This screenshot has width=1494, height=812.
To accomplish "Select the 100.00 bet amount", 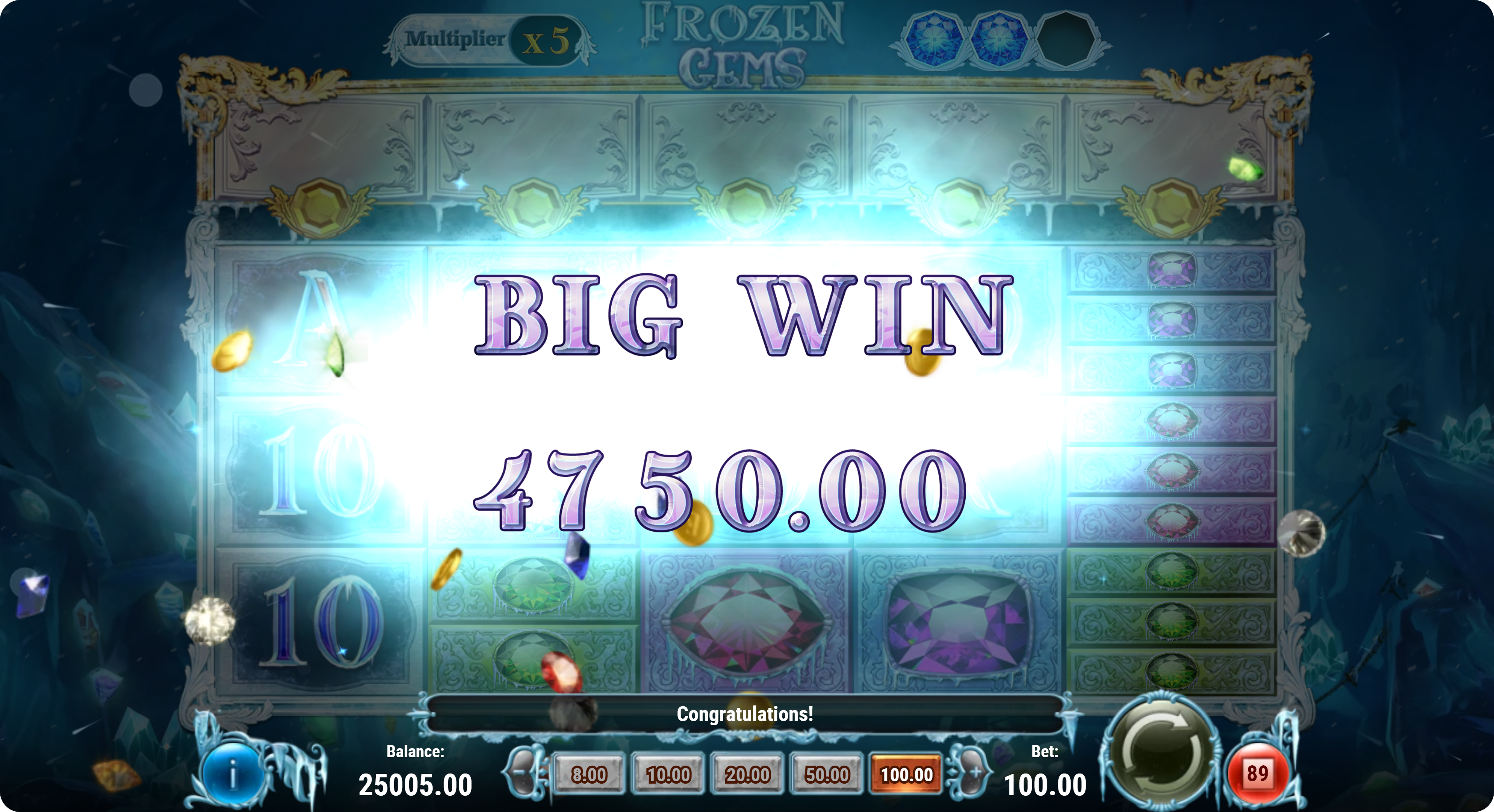I will (x=906, y=774).
